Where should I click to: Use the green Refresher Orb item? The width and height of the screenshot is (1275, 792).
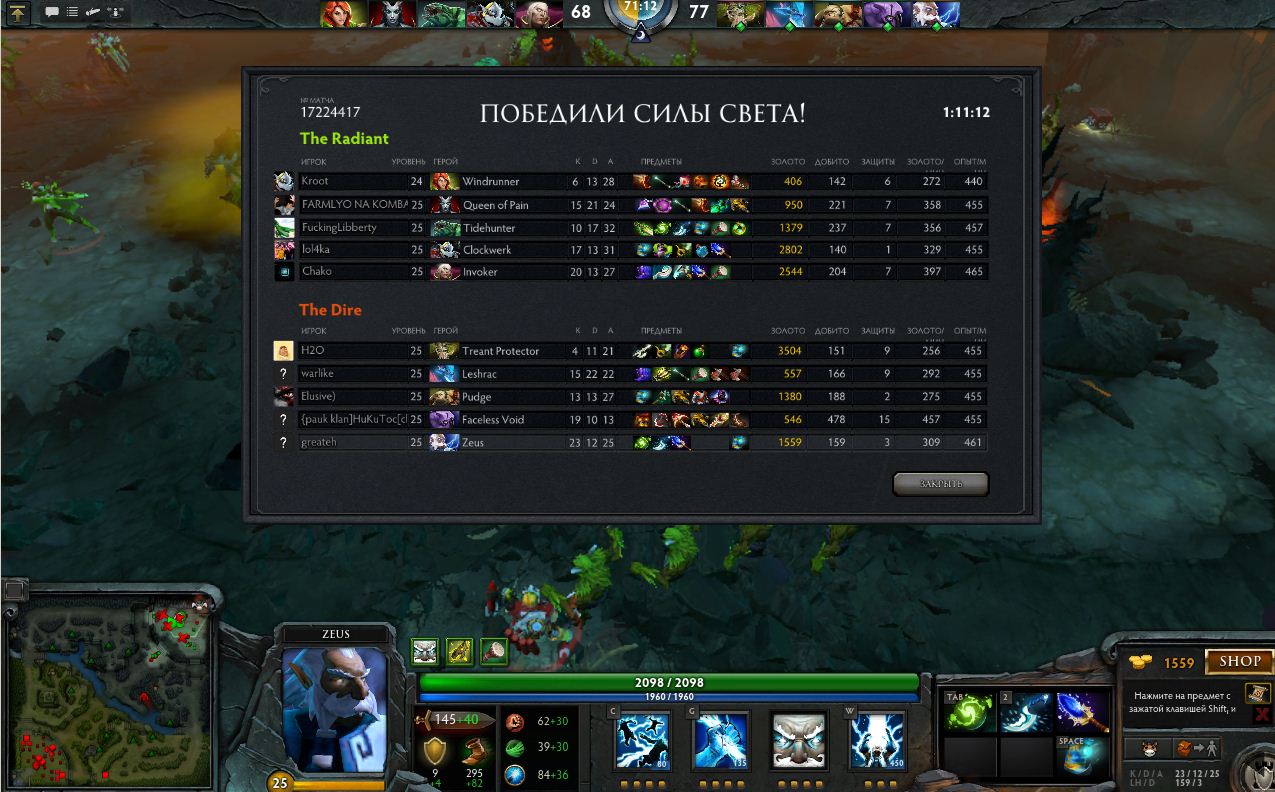[x=970, y=712]
